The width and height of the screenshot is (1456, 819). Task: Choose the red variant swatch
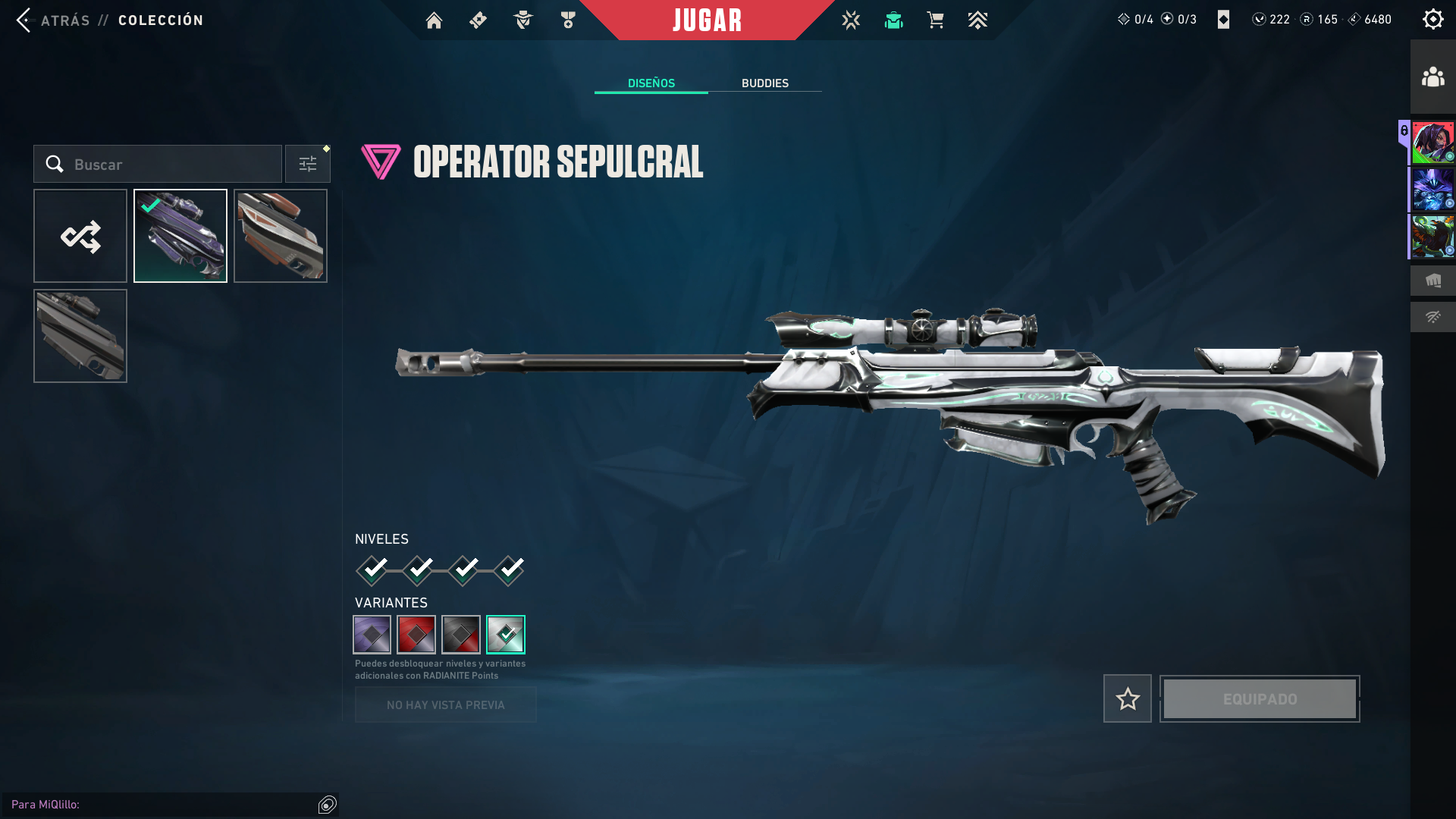click(x=416, y=635)
